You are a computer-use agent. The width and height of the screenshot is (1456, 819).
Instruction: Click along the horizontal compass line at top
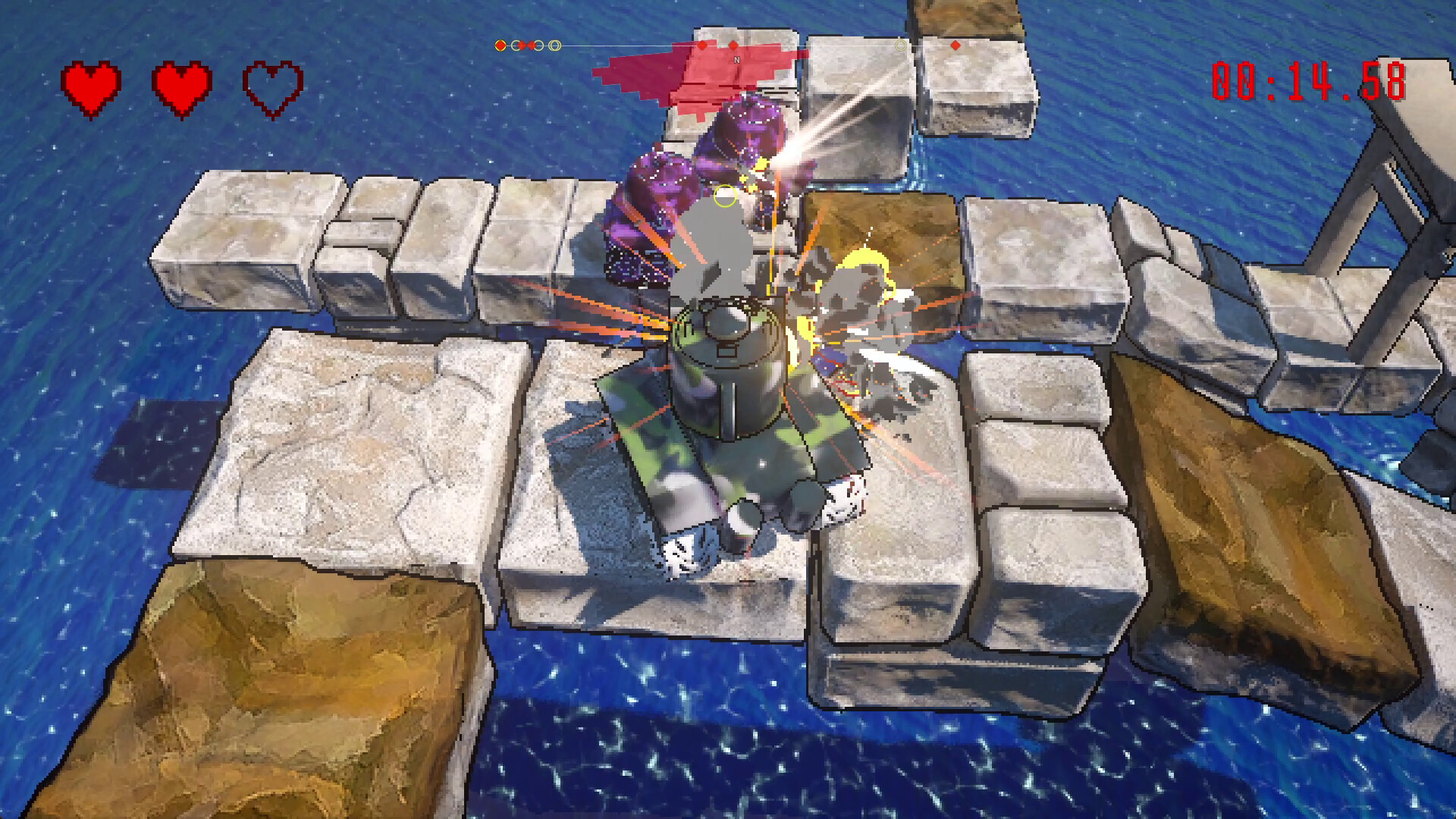(x=607, y=45)
